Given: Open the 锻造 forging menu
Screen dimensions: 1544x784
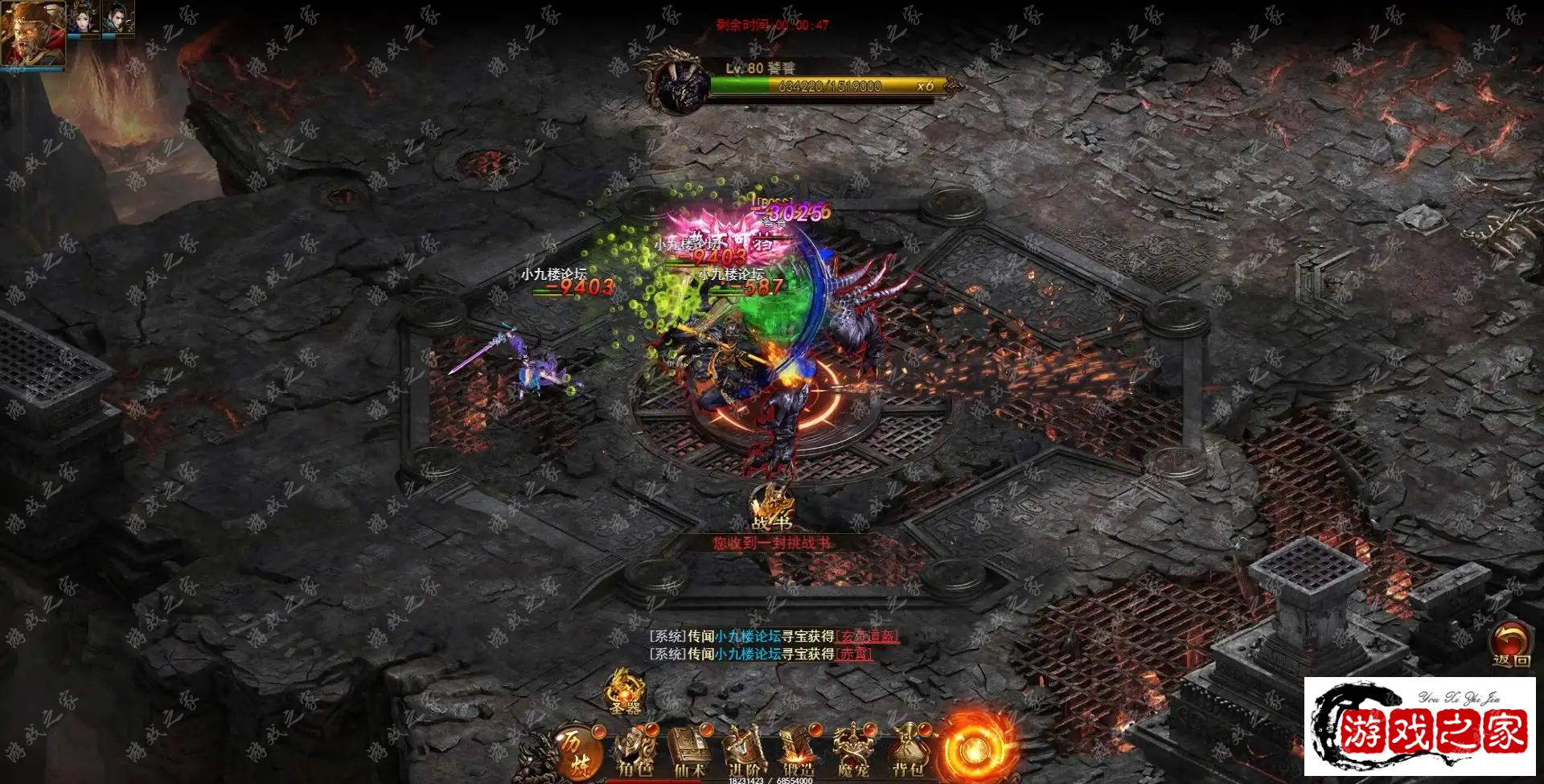Looking at the screenshot, I should [x=799, y=752].
